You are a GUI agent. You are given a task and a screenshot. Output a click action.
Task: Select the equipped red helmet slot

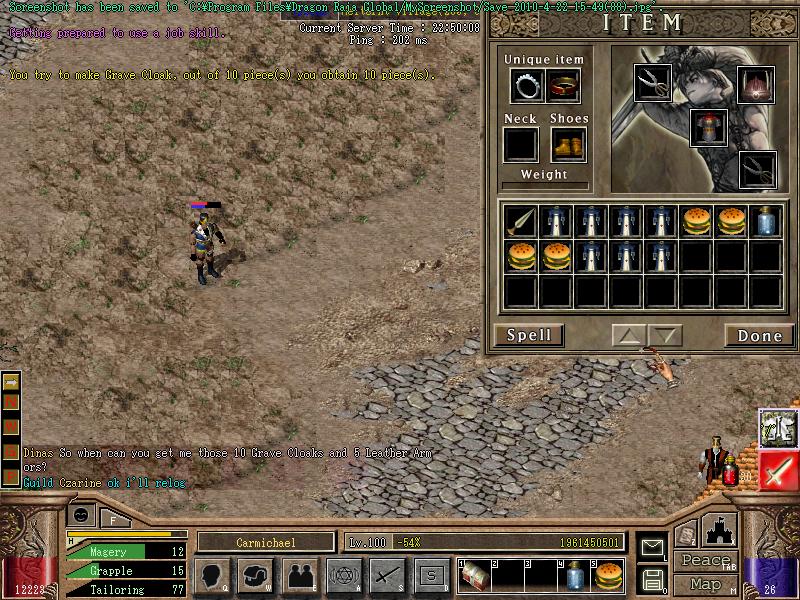click(756, 84)
